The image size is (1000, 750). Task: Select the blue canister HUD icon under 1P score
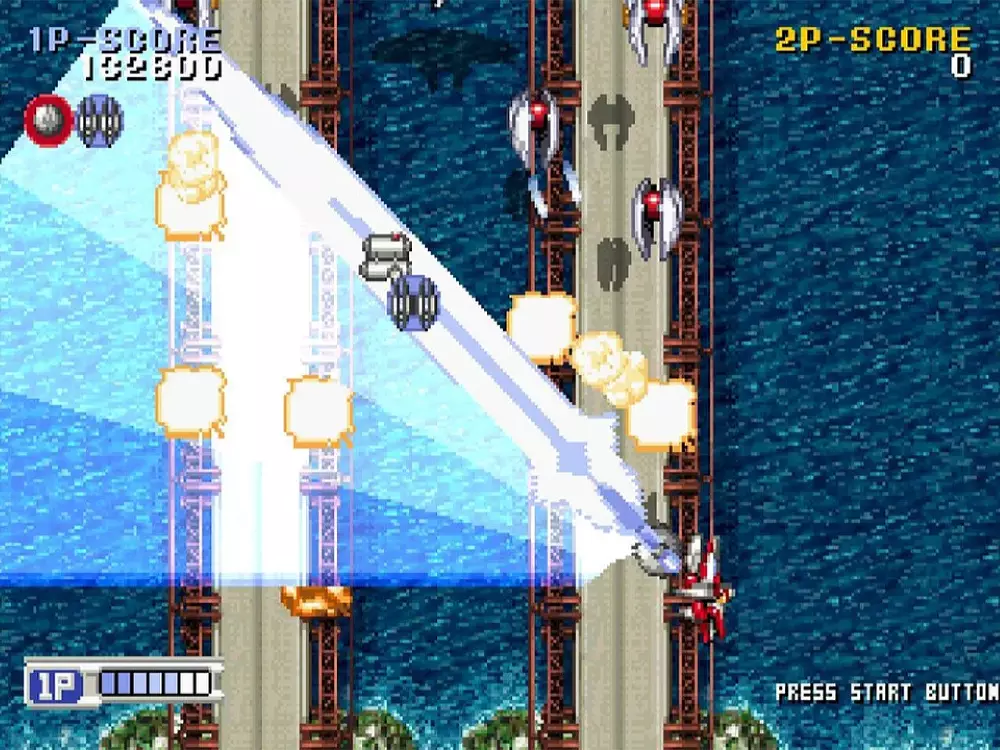click(100, 121)
